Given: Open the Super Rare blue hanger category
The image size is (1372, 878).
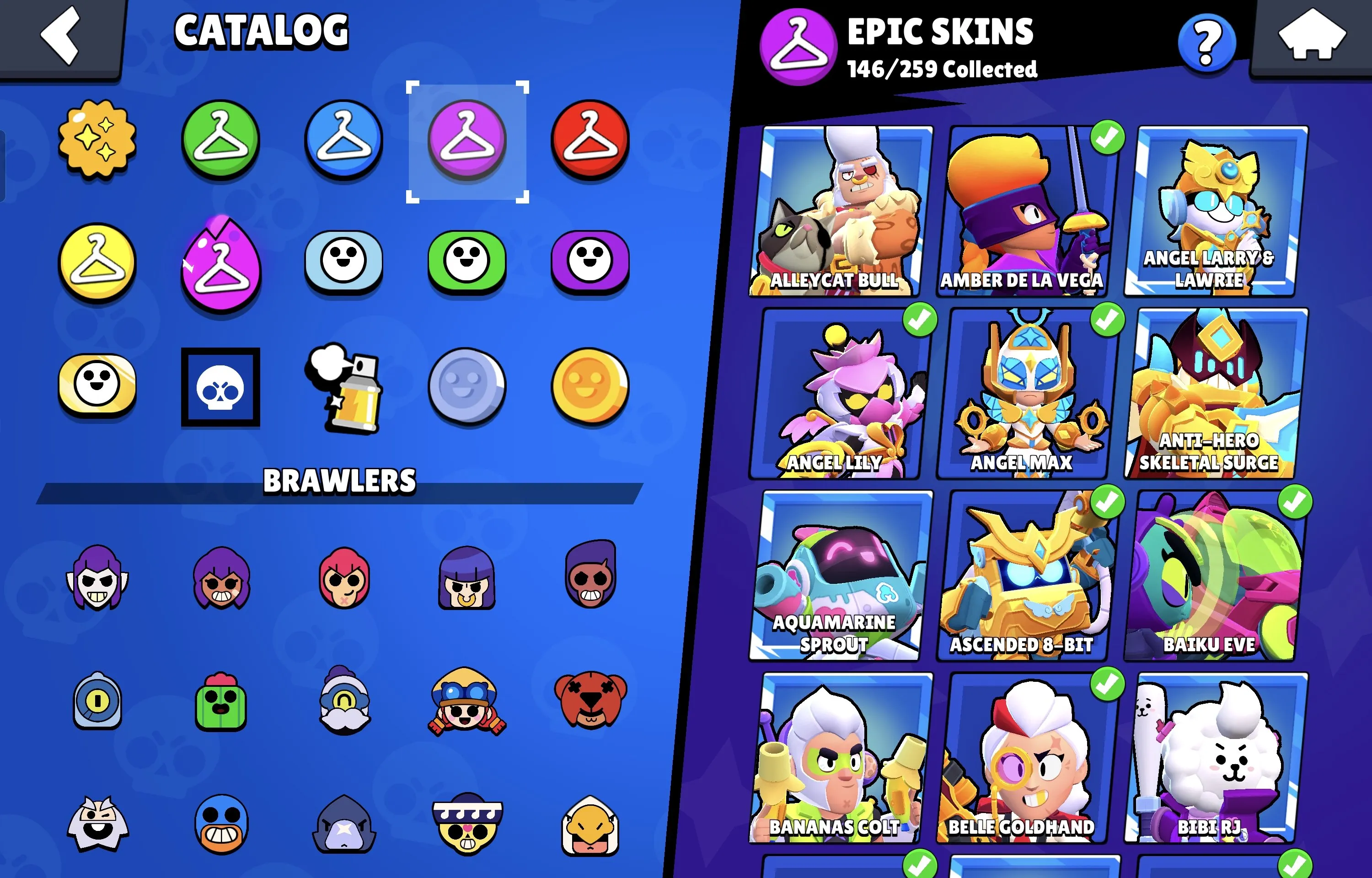Looking at the screenshot, I should [344, 139].
